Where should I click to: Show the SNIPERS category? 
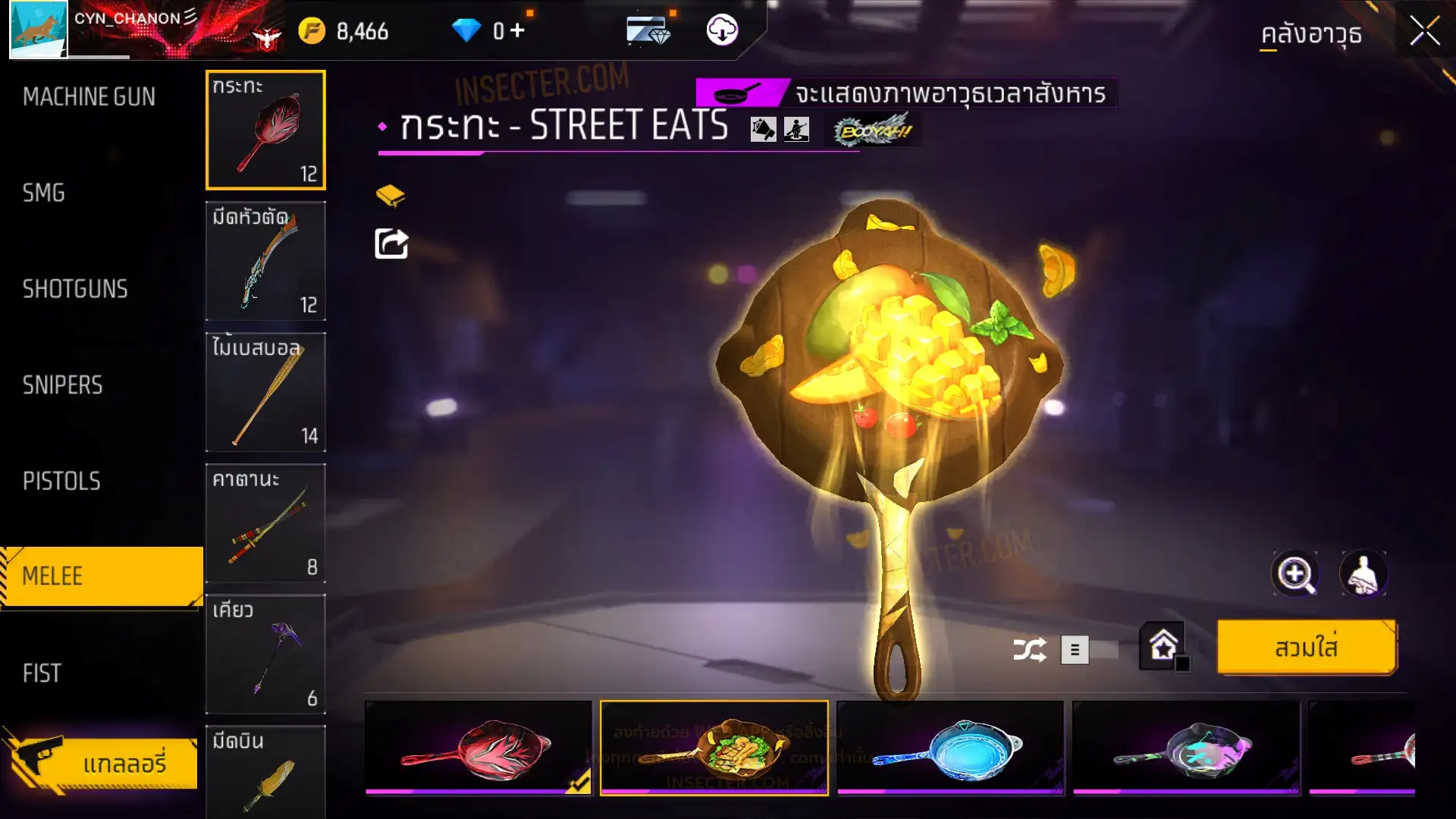click(x=62, y=385)
